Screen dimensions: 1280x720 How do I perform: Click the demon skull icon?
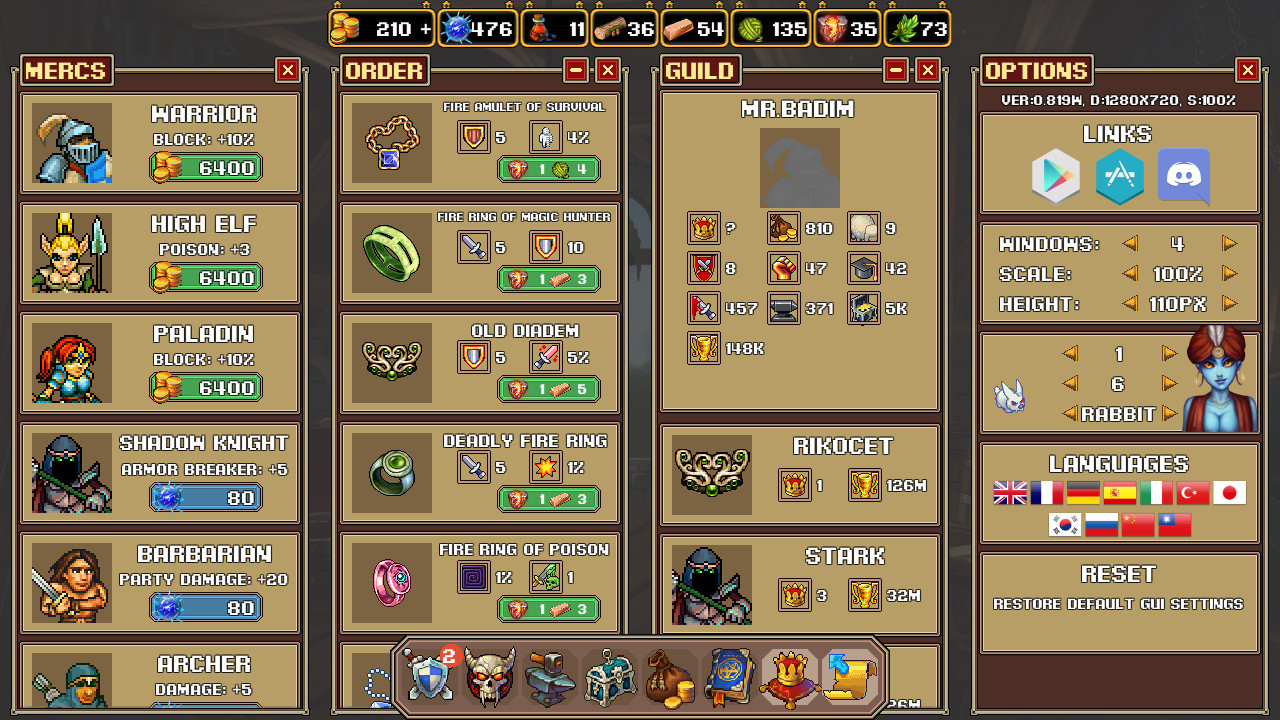point(489,678)
